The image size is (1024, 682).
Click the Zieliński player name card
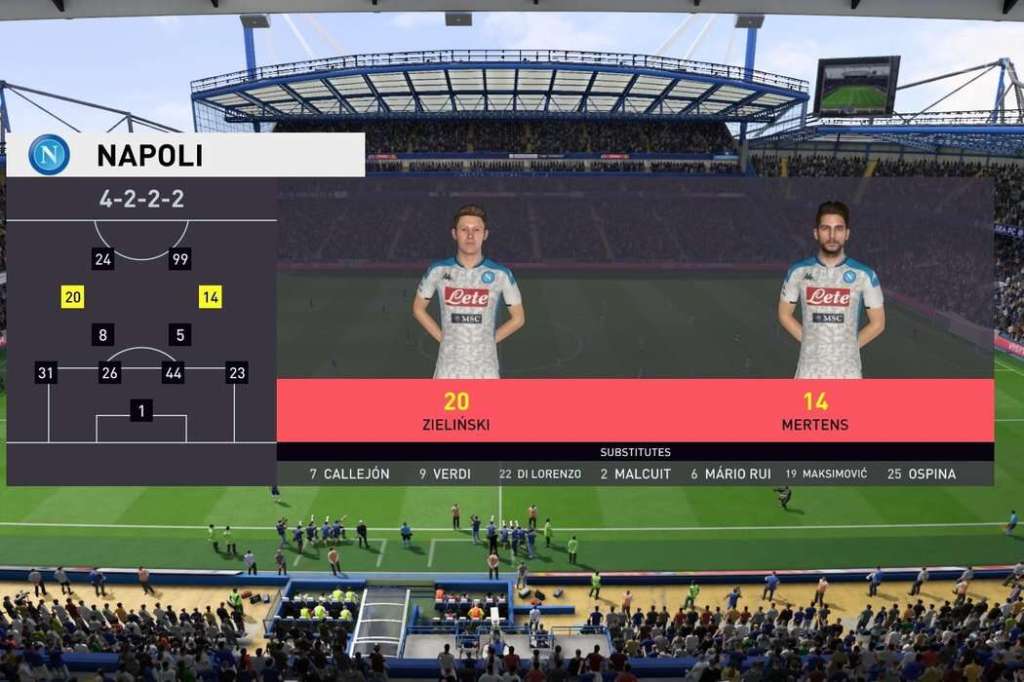pyautogui.click(x=456, y=411)
